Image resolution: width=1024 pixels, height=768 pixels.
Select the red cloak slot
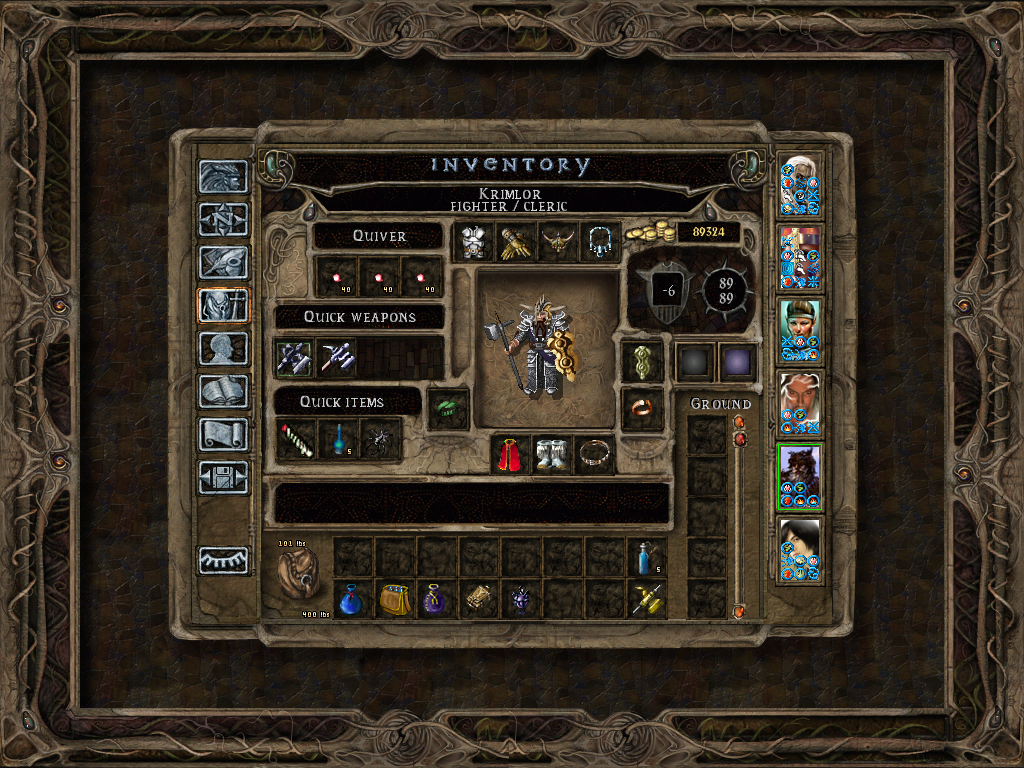coord(510,454)
